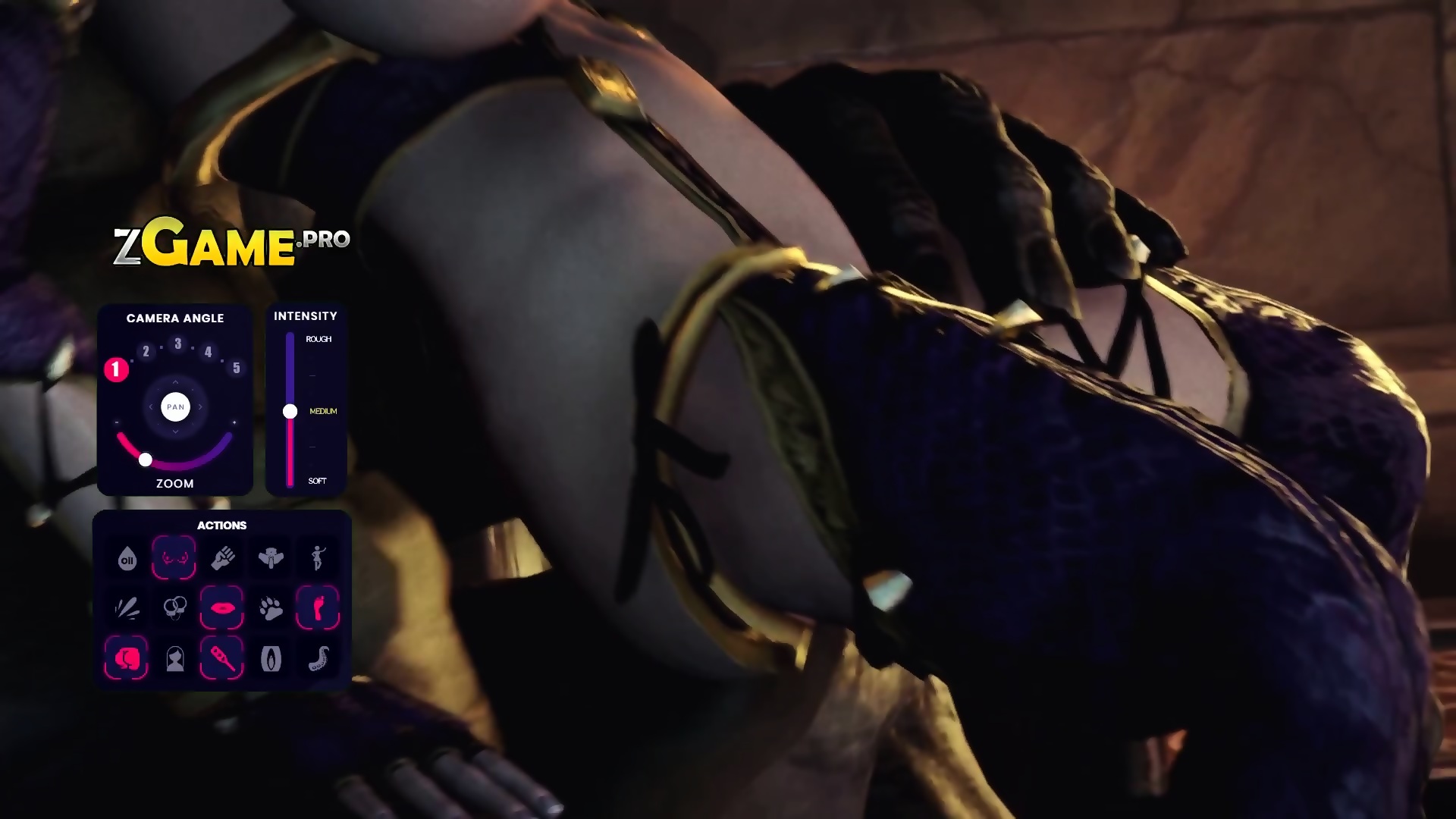Click the intensity slider's white handle
The image size is (1456, 819).
click(290, 412)
